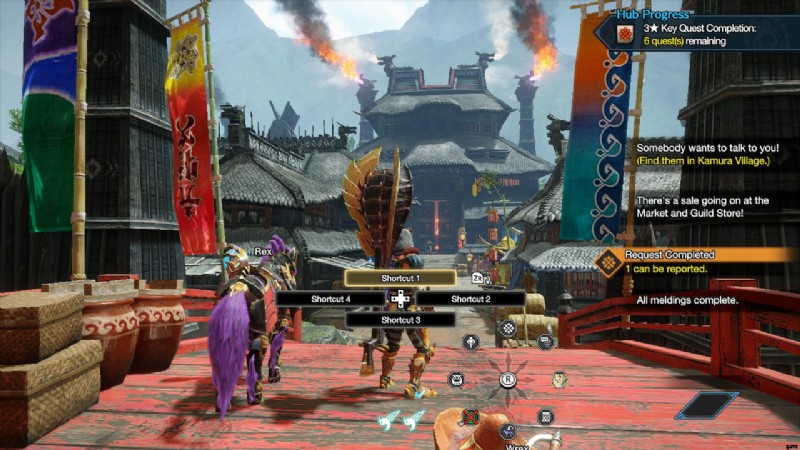This screenshot has height=450, width=800.
Task: Click the Request Completed diamond emblem
Action: 607,262
